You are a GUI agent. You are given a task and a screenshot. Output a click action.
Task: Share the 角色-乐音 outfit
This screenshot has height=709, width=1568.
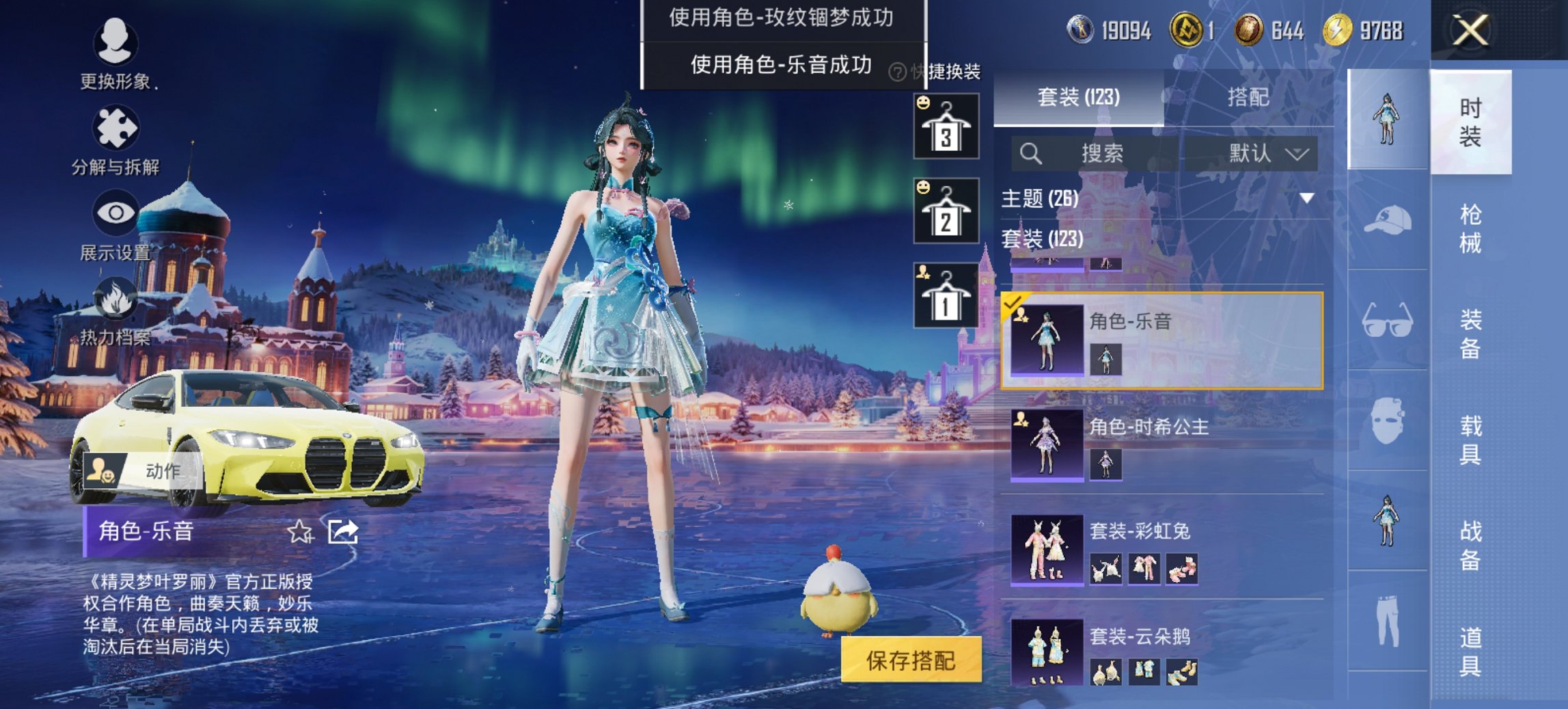[343, 531]
